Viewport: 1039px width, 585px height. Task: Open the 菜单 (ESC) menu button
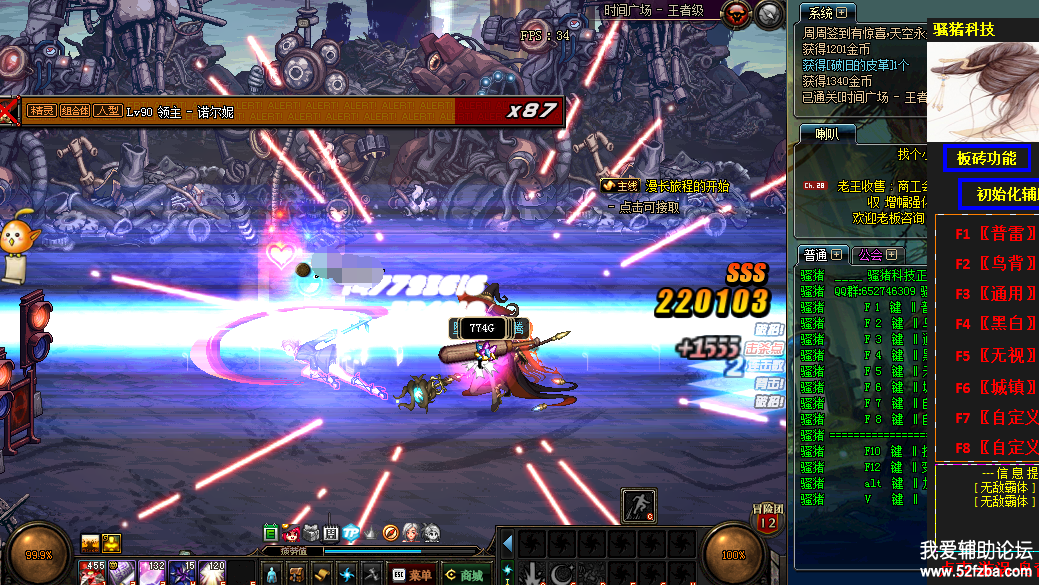click(x=411, y=575)
